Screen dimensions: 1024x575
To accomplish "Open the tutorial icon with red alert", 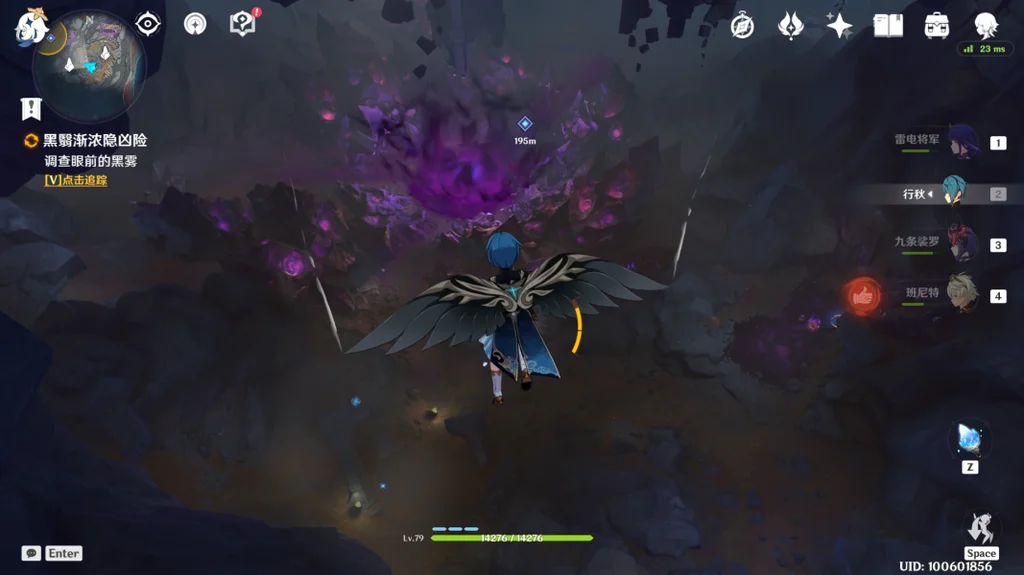I will pos(243,23).
